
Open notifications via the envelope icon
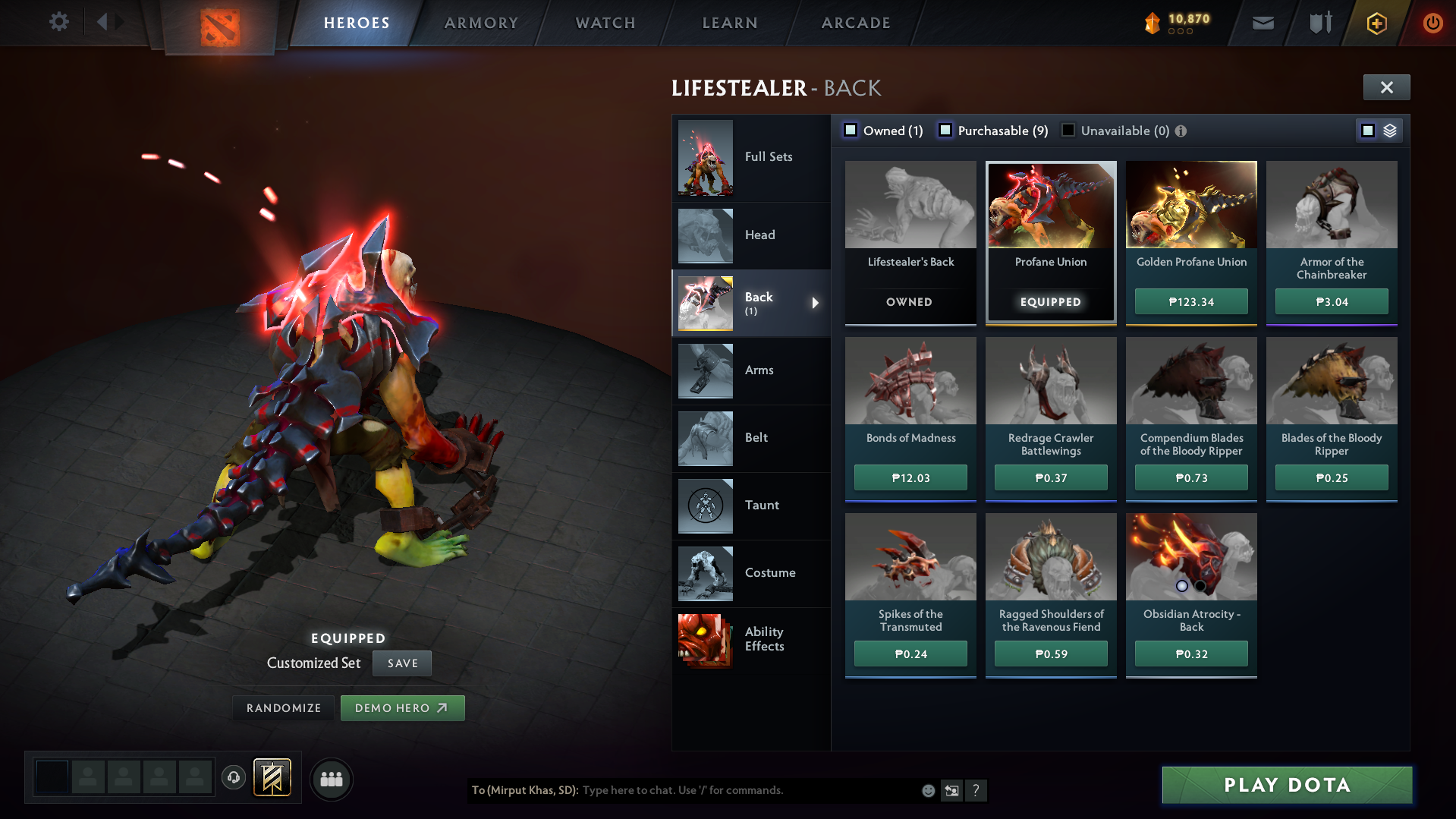click(1262, 22)
